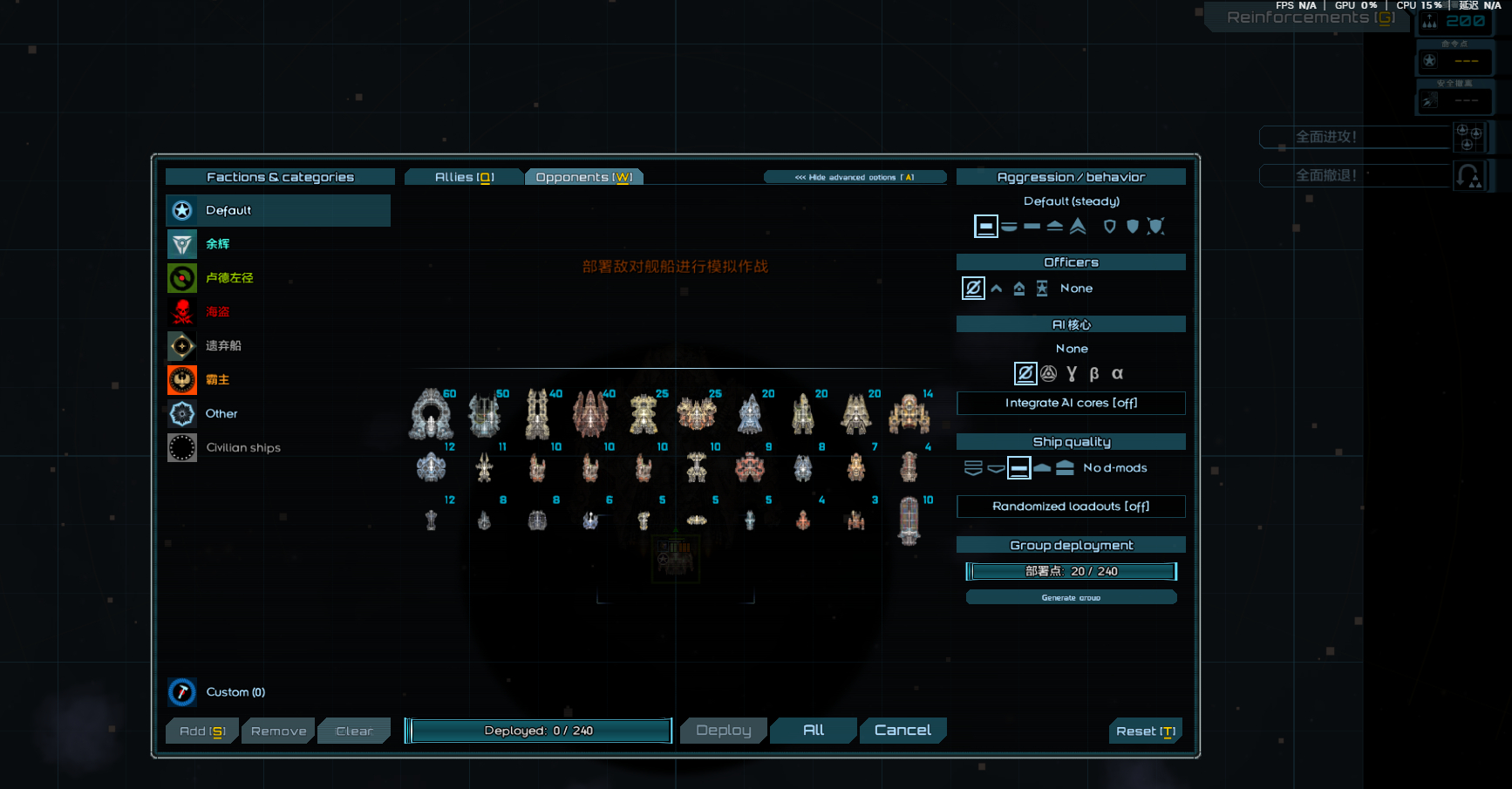Reset the simulator settings
This screenshot has height=789, width=1512.
[x=1145, y=731]
